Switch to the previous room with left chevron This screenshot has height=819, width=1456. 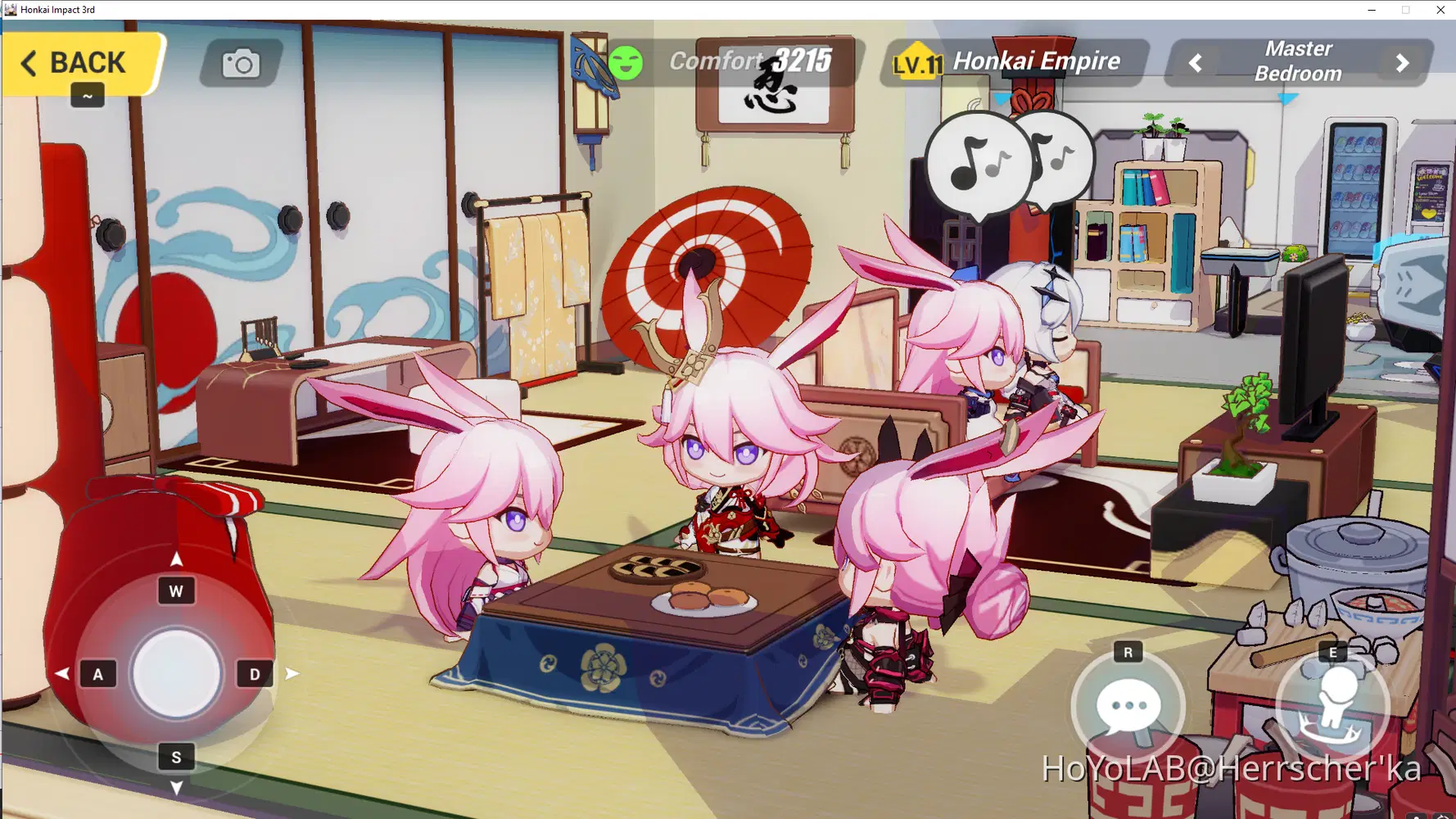(1196, 61)
